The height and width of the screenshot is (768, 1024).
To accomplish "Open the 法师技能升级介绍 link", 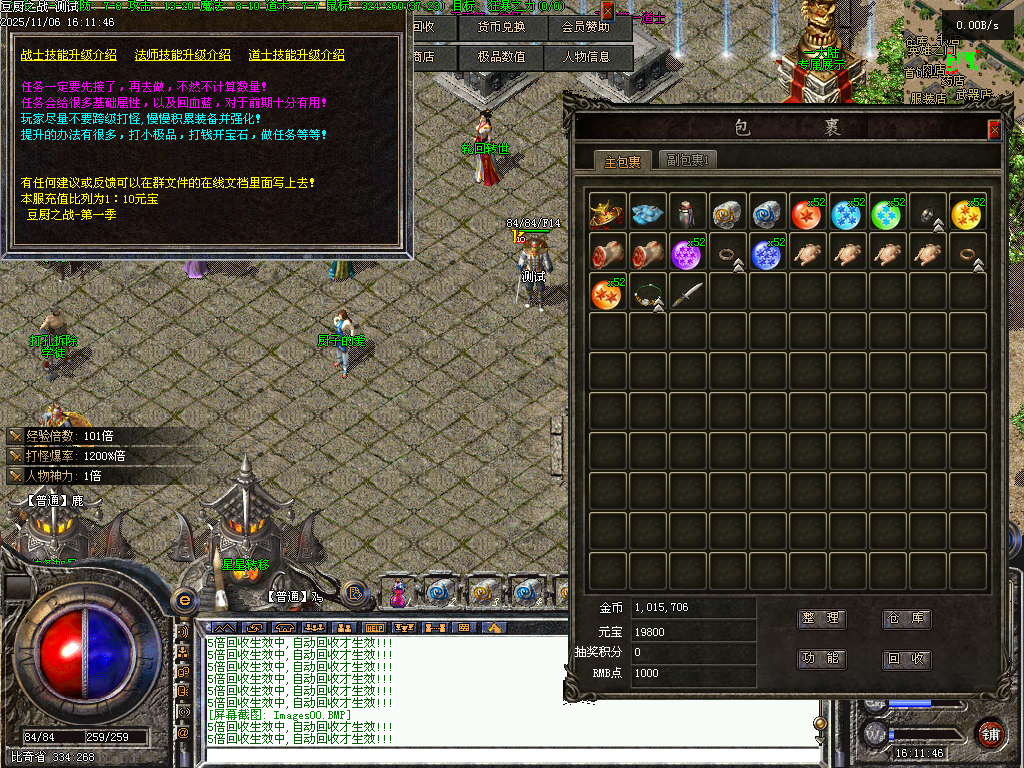I will [x=183, y=55].
